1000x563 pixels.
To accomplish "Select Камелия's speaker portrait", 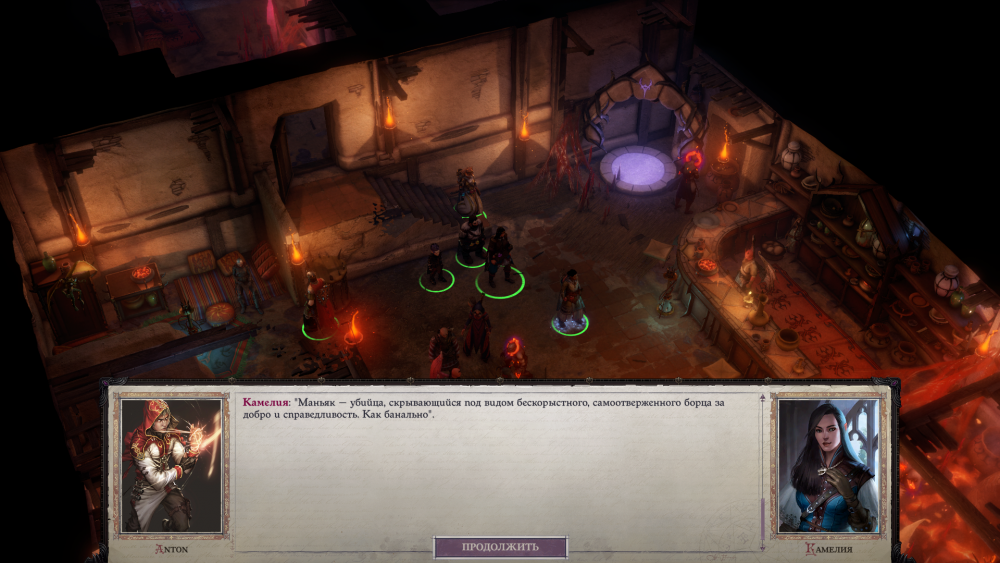I will pyautogui.click(x=828, y=466).
